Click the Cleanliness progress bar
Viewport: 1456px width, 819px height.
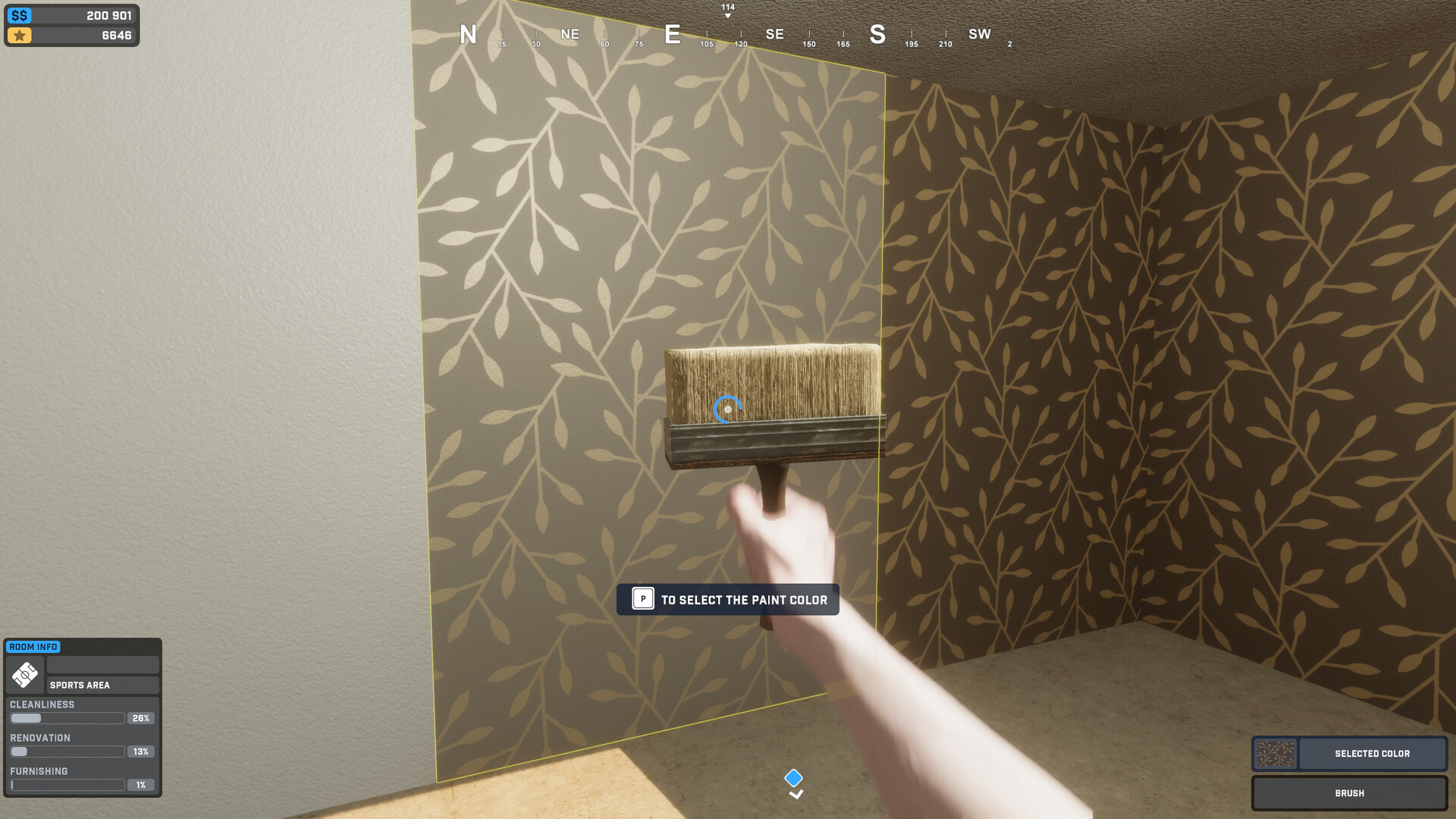tap(67, 717)
